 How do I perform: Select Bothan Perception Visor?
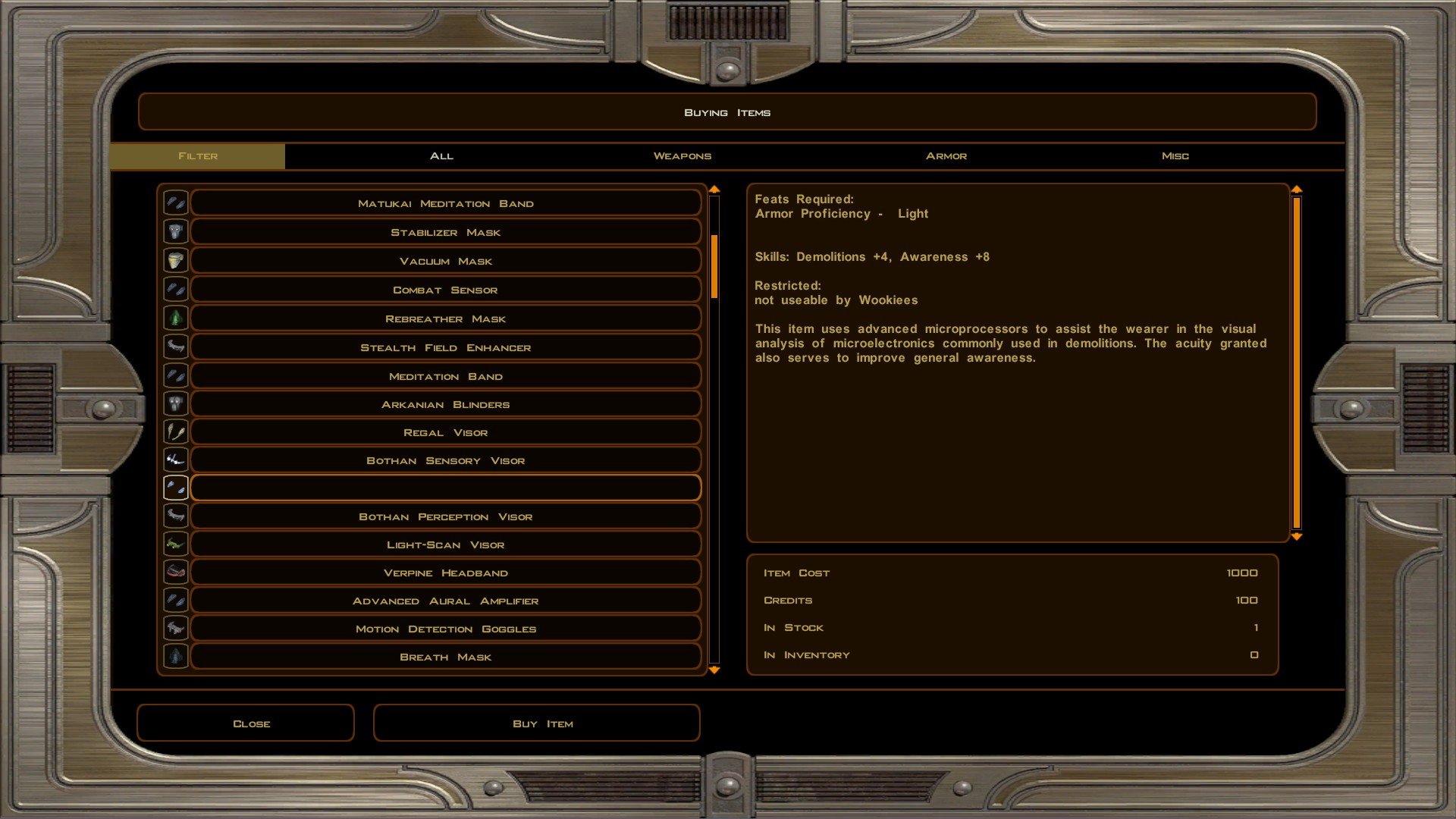tap(445, 516)
